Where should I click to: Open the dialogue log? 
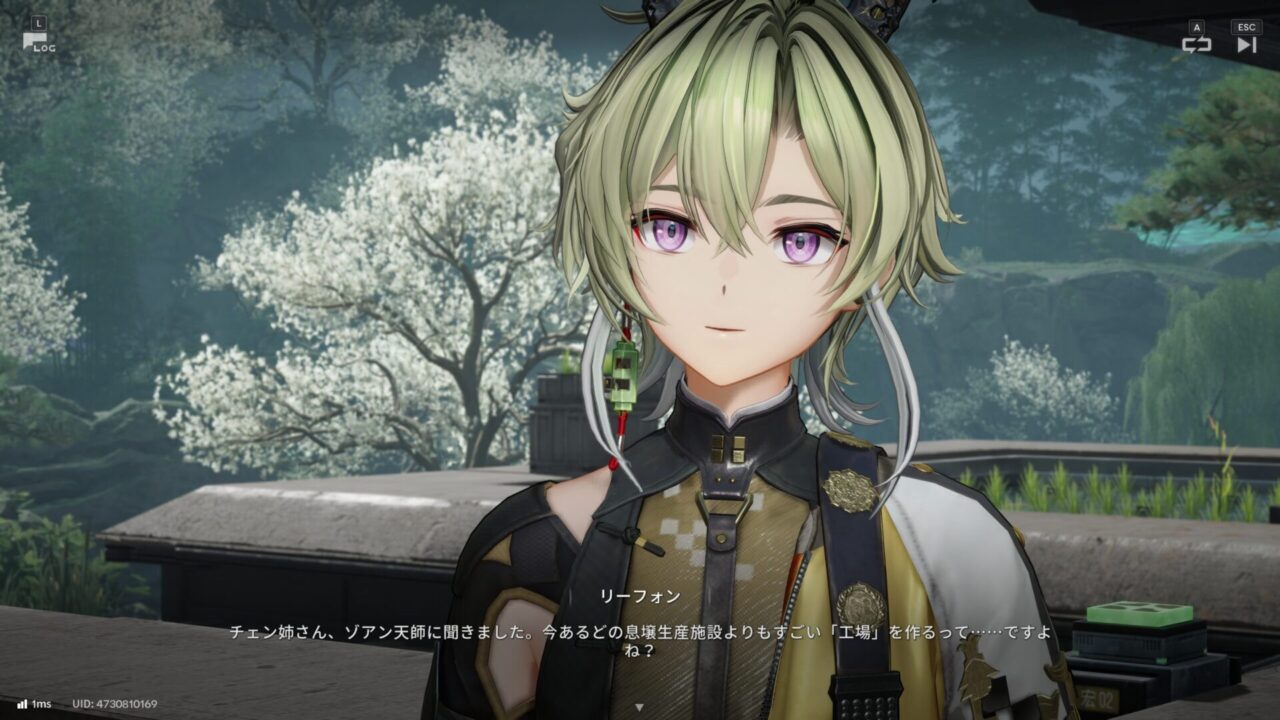pyautogui.click(x=38, y=40)
